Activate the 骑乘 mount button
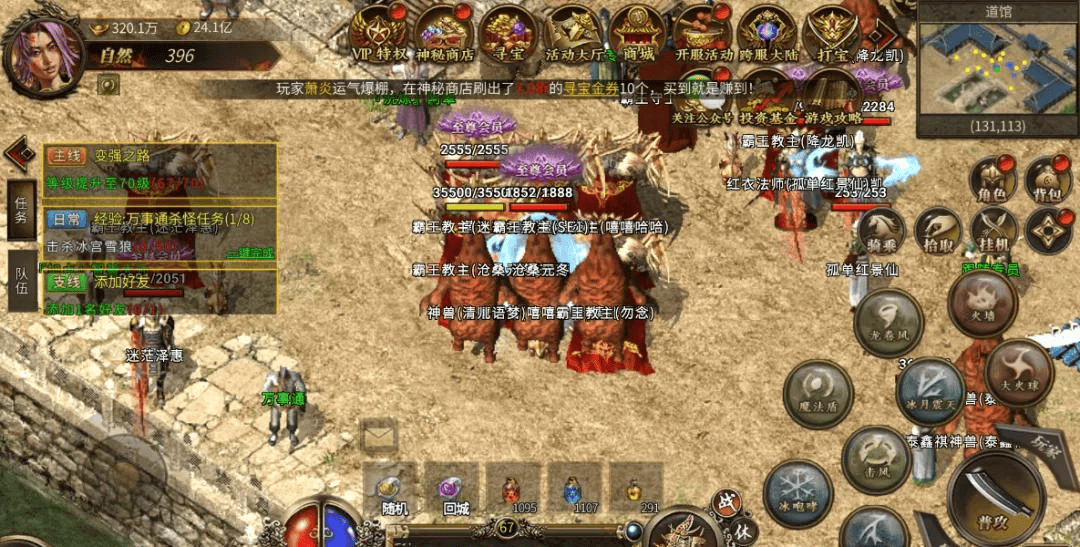Viewport: 1080px width, 547px height. (881, 230)
